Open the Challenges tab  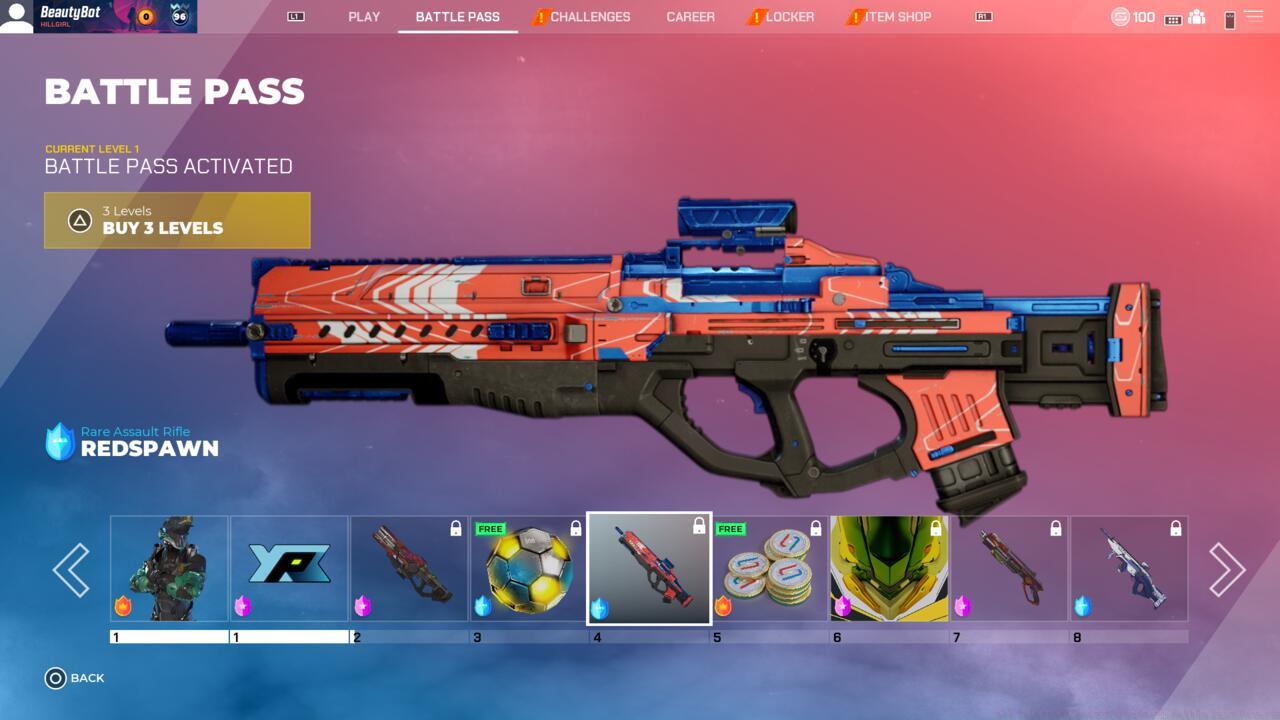589,17
